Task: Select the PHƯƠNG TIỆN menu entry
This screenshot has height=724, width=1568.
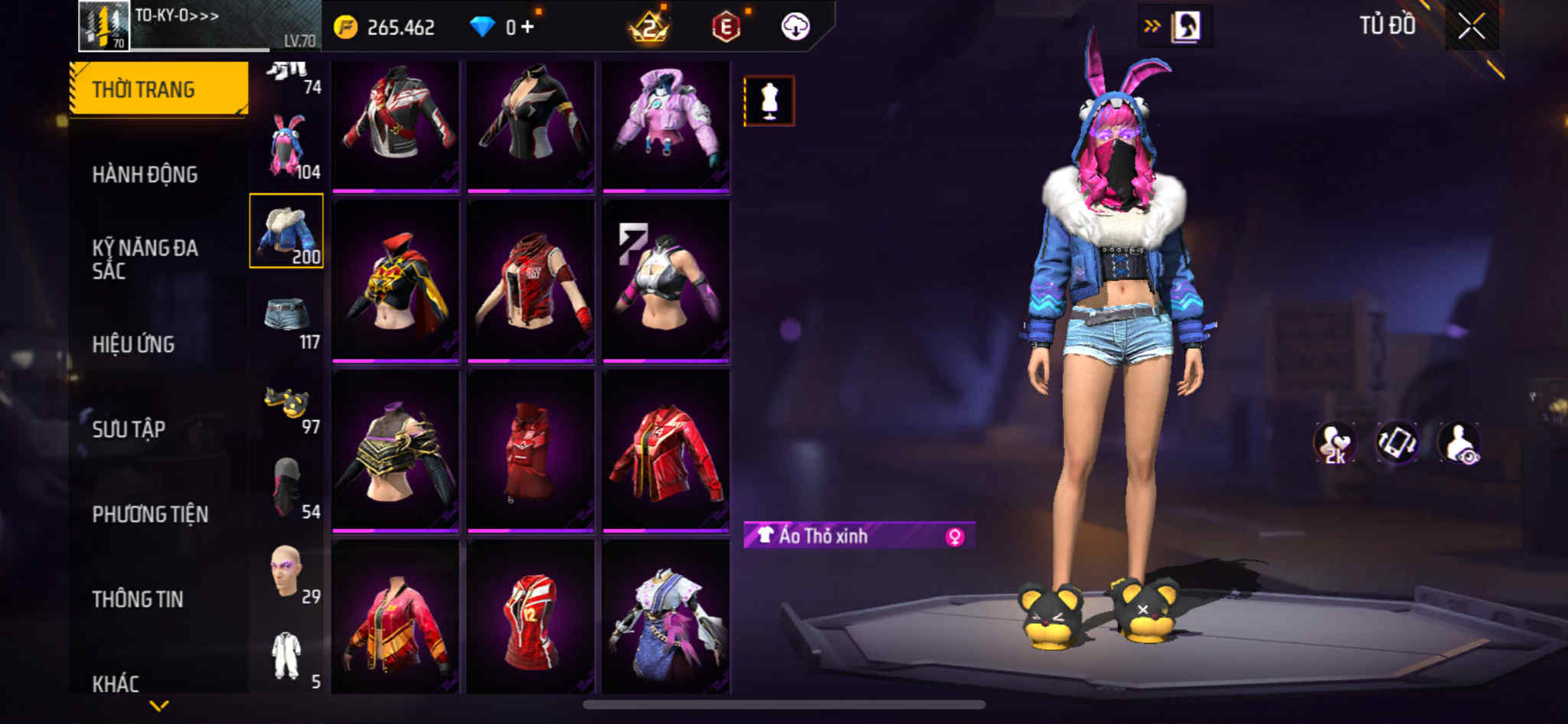Action: [150, 514]
